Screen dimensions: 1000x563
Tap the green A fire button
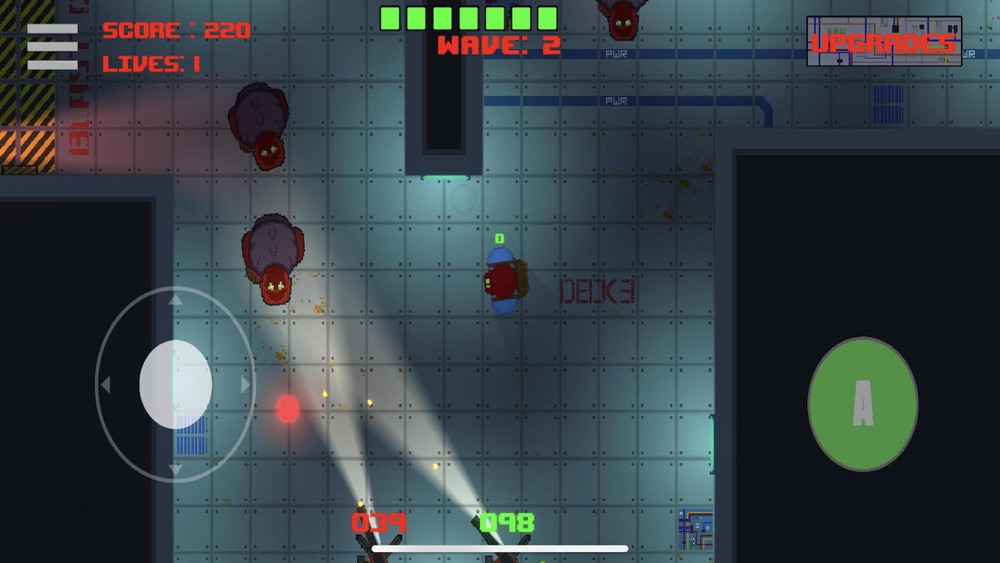[x=862, y=404]
